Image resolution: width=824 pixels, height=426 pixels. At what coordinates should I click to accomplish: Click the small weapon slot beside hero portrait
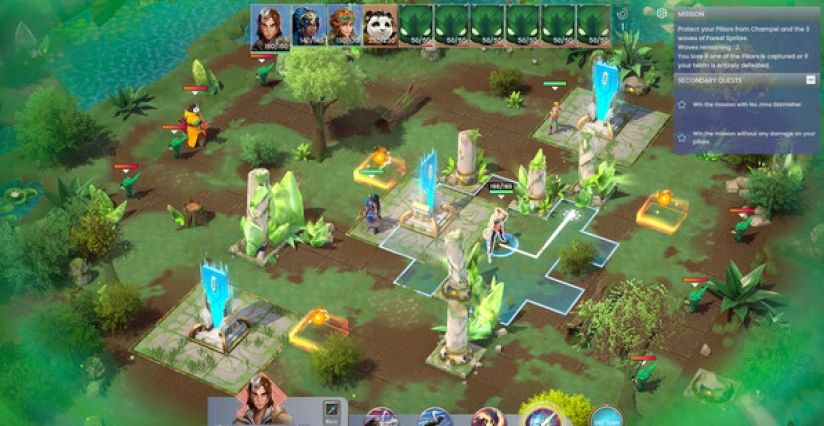331,410
